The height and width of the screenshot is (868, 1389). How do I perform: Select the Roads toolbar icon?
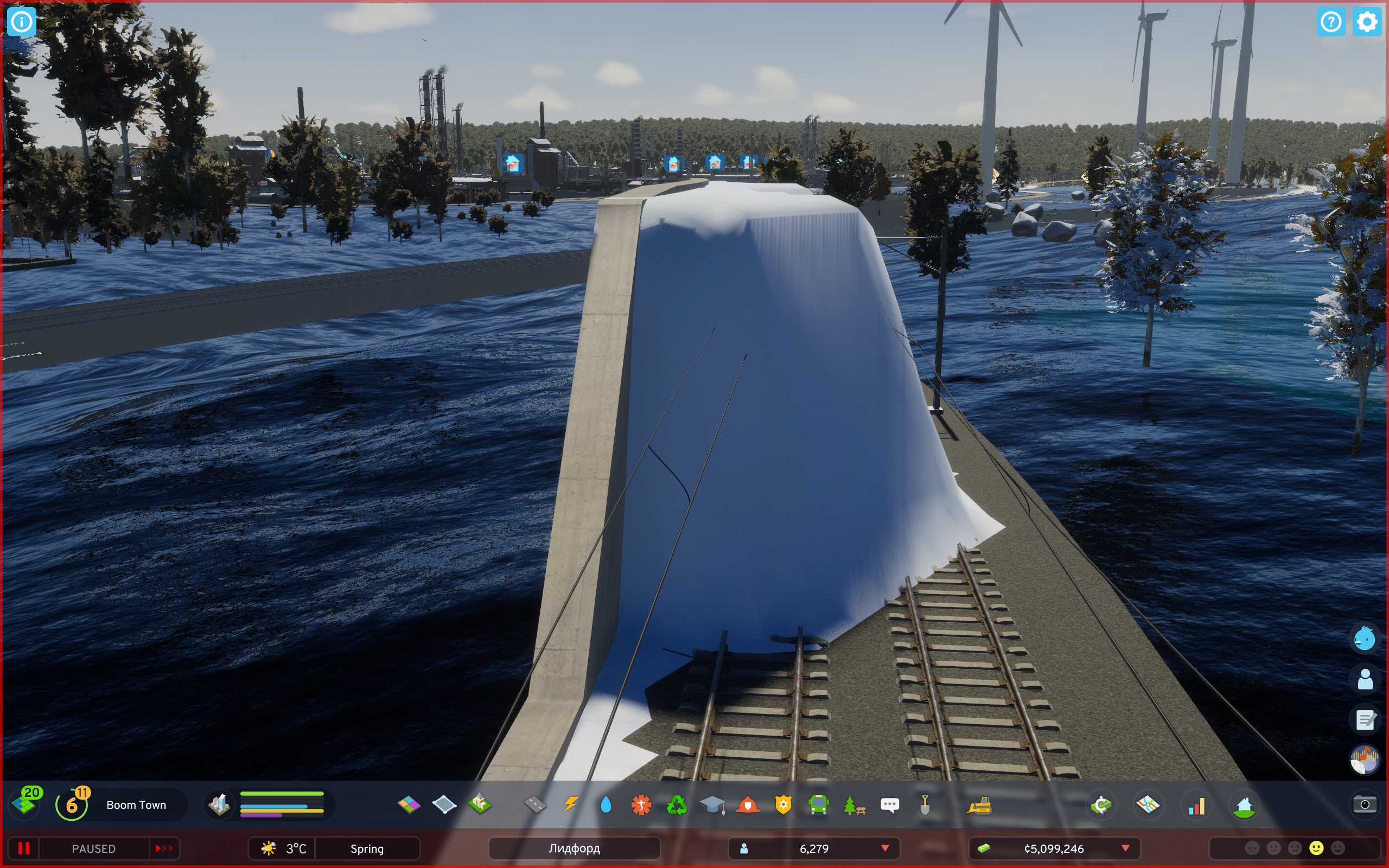click(534, 805)
